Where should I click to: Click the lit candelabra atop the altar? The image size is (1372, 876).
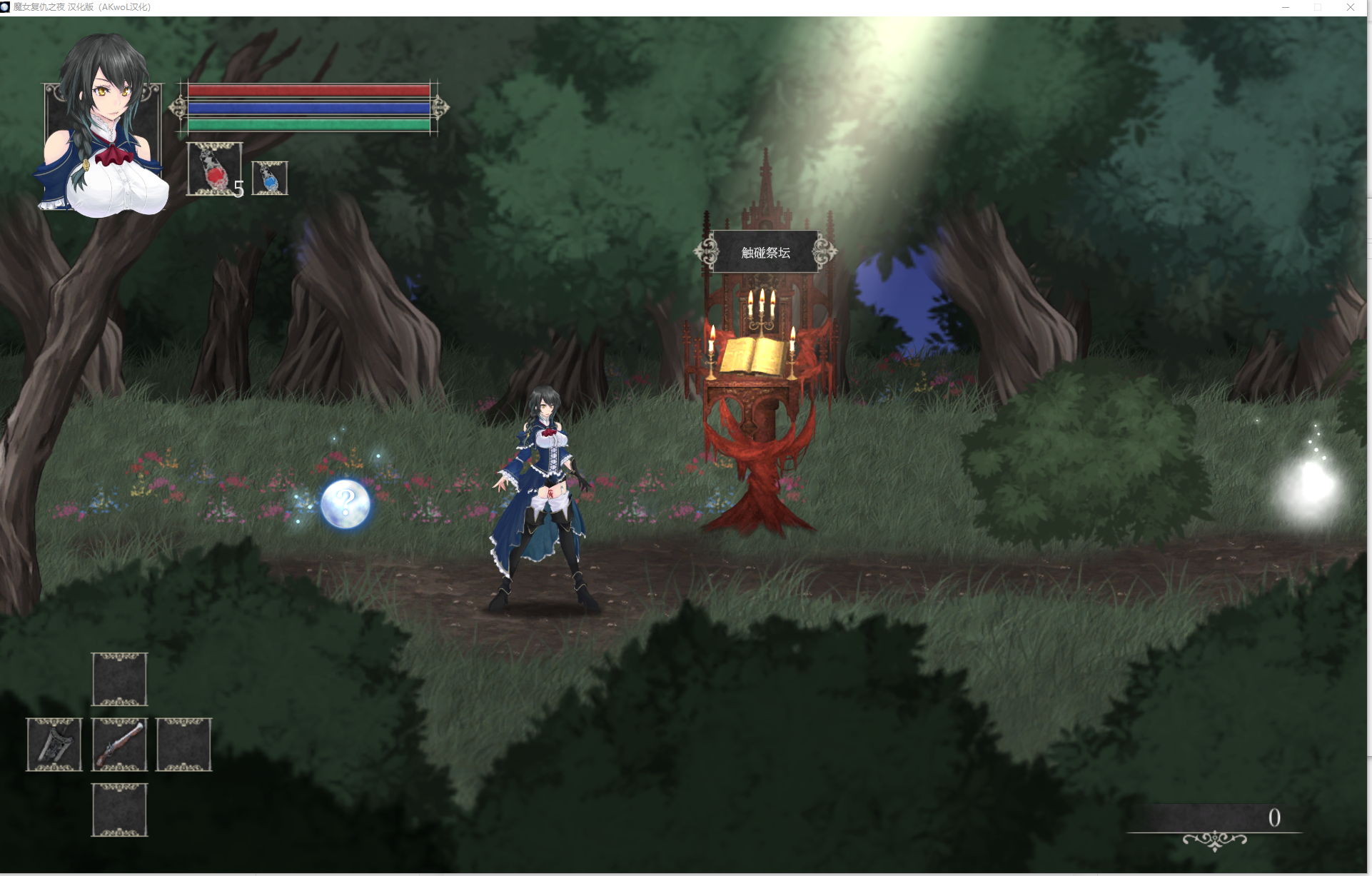[x=761, y=307]
